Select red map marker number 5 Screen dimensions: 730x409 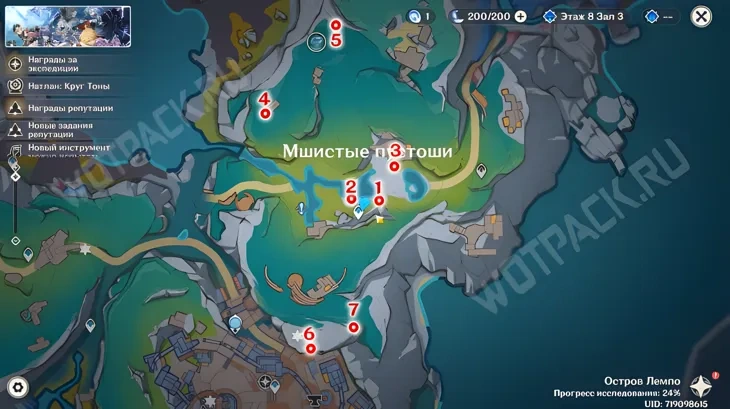click(x=336, y=24)
